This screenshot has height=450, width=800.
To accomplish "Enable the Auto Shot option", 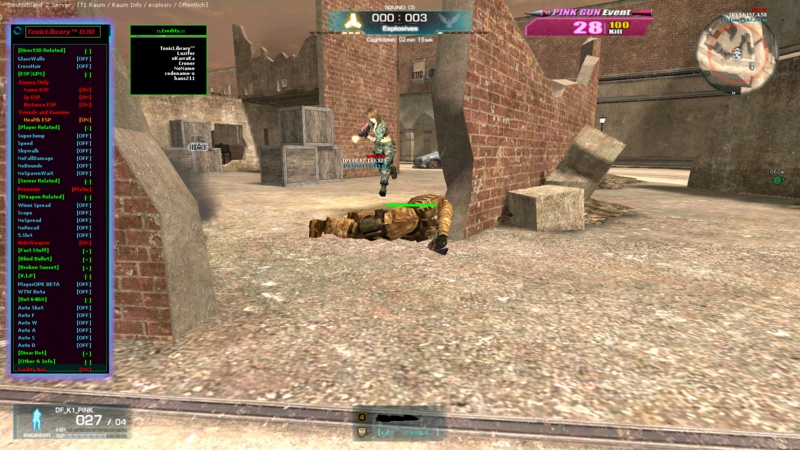I will click(x=84, y=307).
